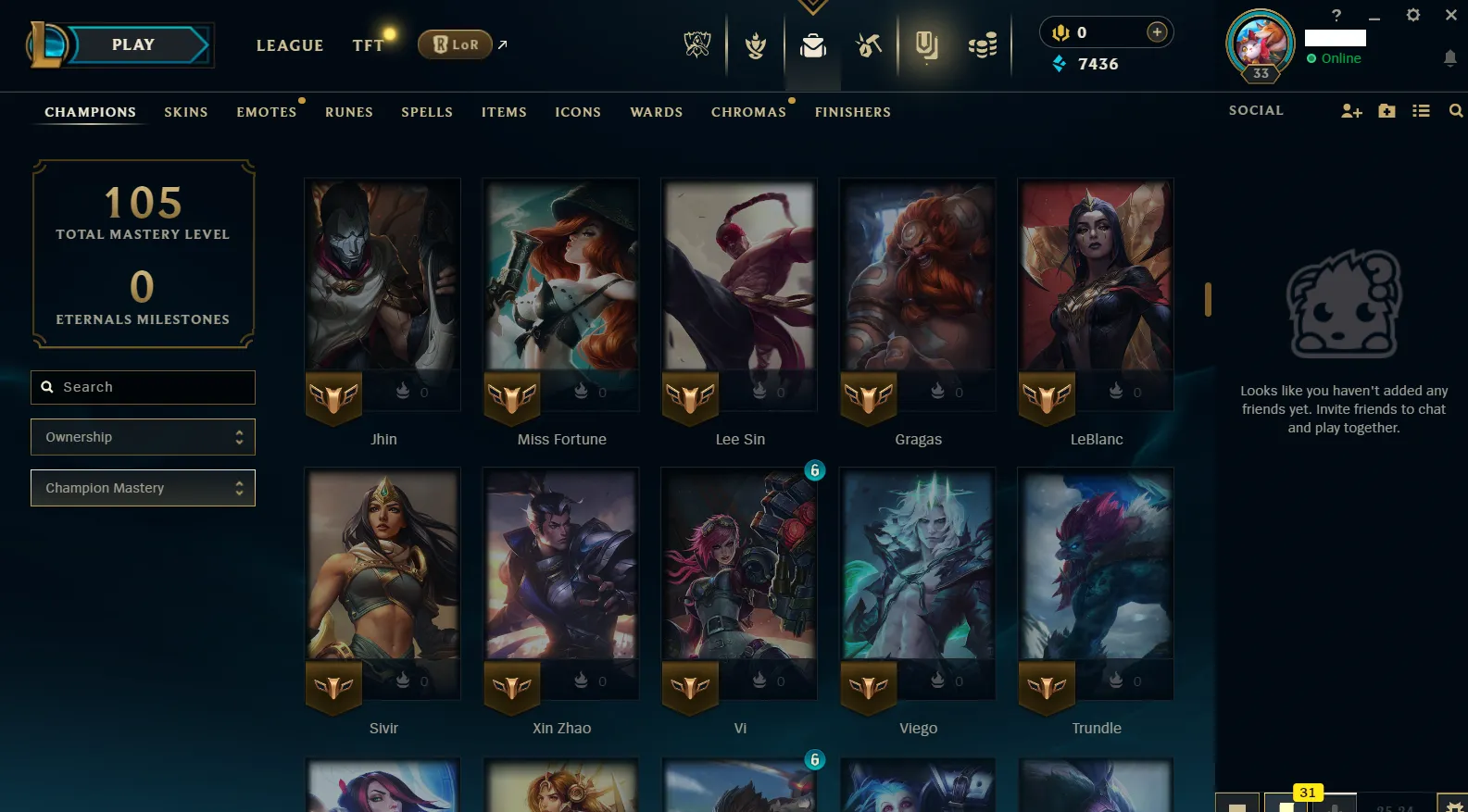Open the notifications bell
This screenshot has width=1468, height=812.
tap(1449, 58)
